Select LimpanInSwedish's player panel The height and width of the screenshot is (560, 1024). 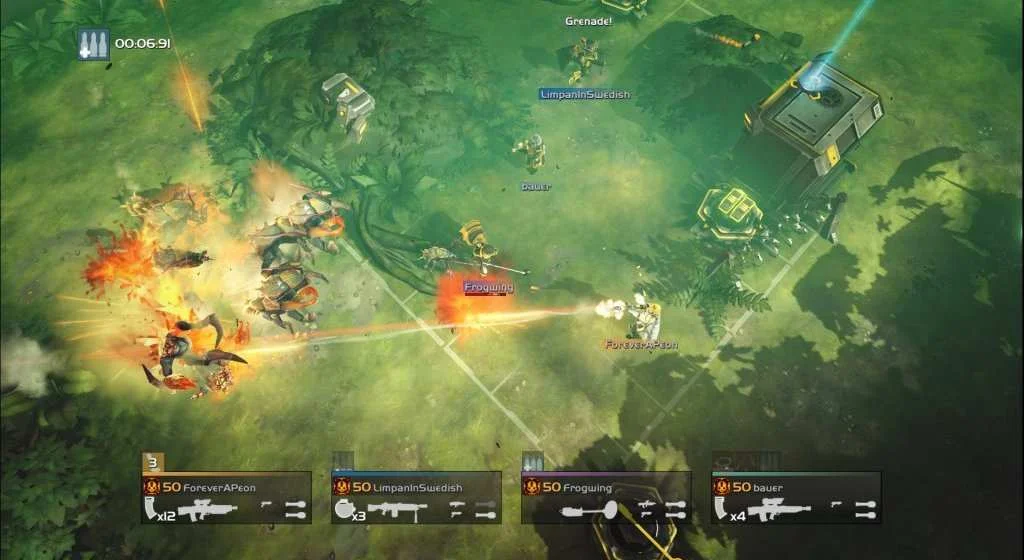click(x=416, y=497)
